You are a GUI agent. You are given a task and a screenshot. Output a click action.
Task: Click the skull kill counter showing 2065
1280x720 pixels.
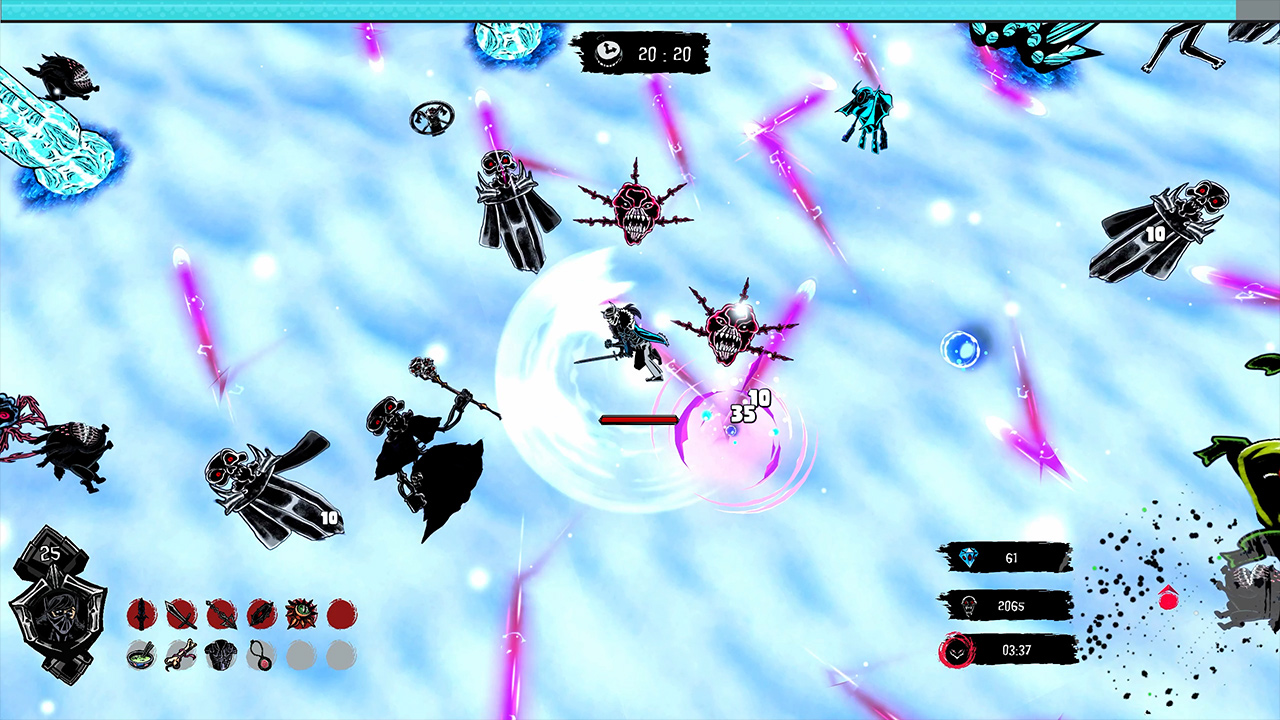coord(1005,606)
